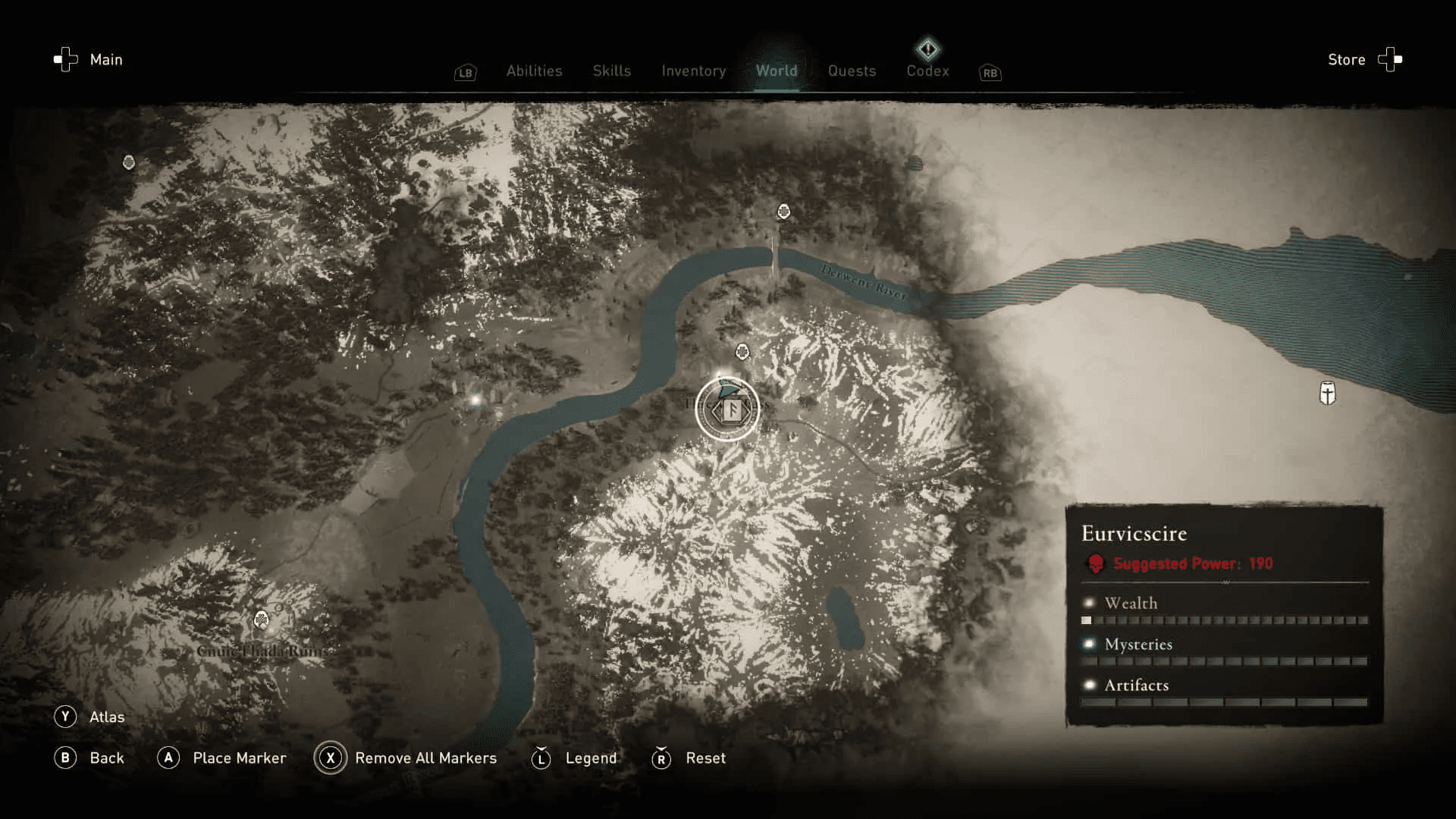Click the small marker in the map's top-left corner
Viewport: 1456px width, 819px height.
pos(128,161)
